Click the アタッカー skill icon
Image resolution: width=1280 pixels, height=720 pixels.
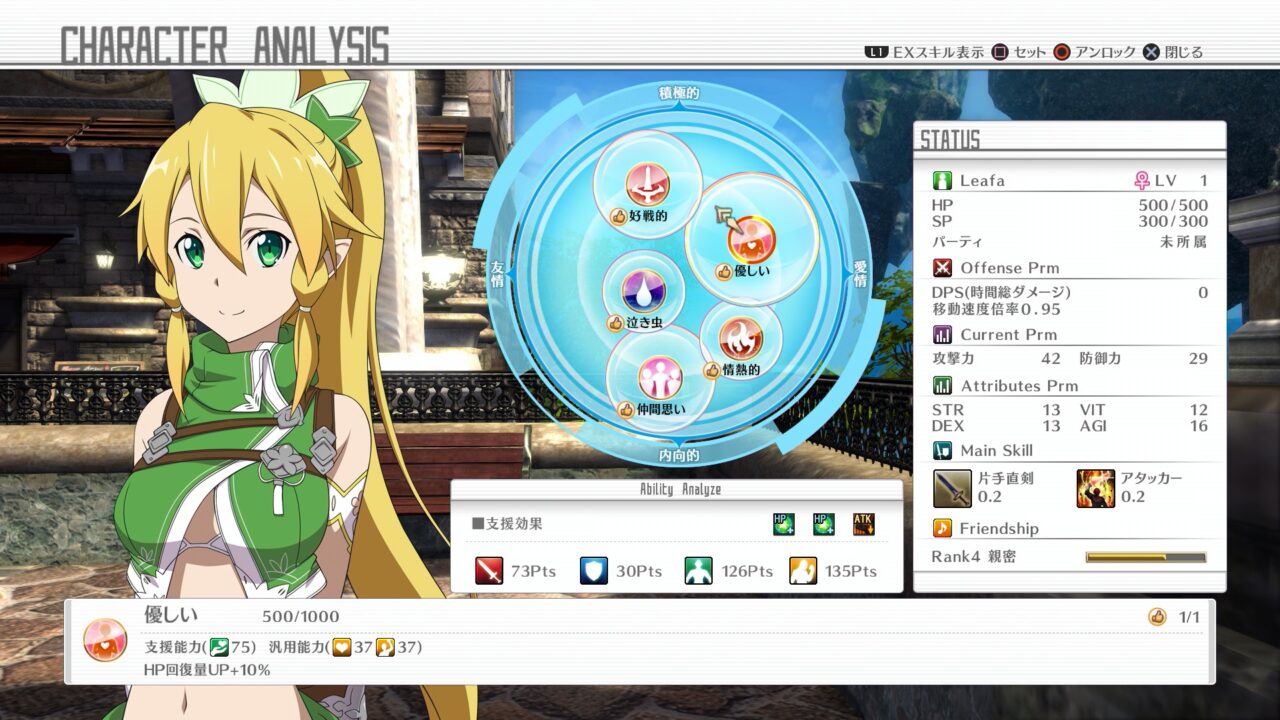pyautogui.click(x=1098, y=487)
